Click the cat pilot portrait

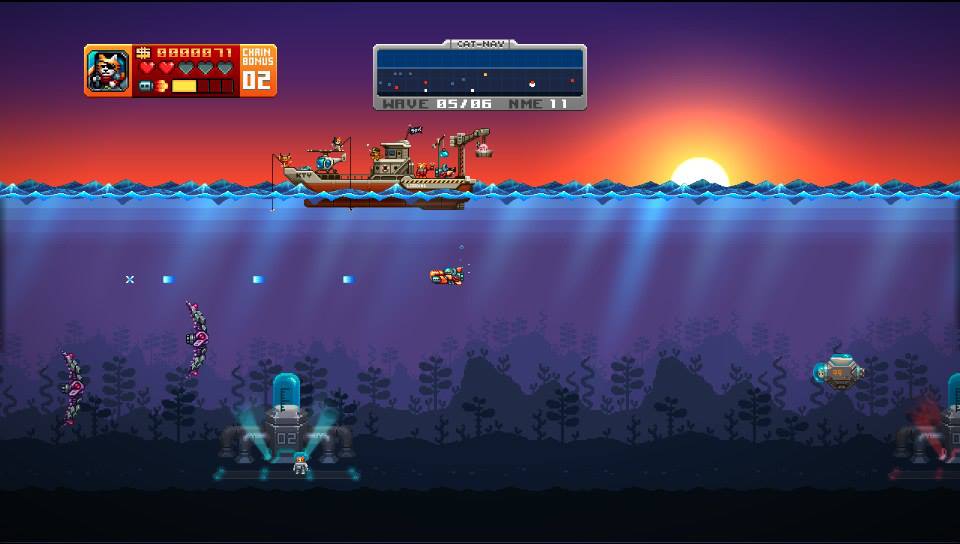[107, 71]
